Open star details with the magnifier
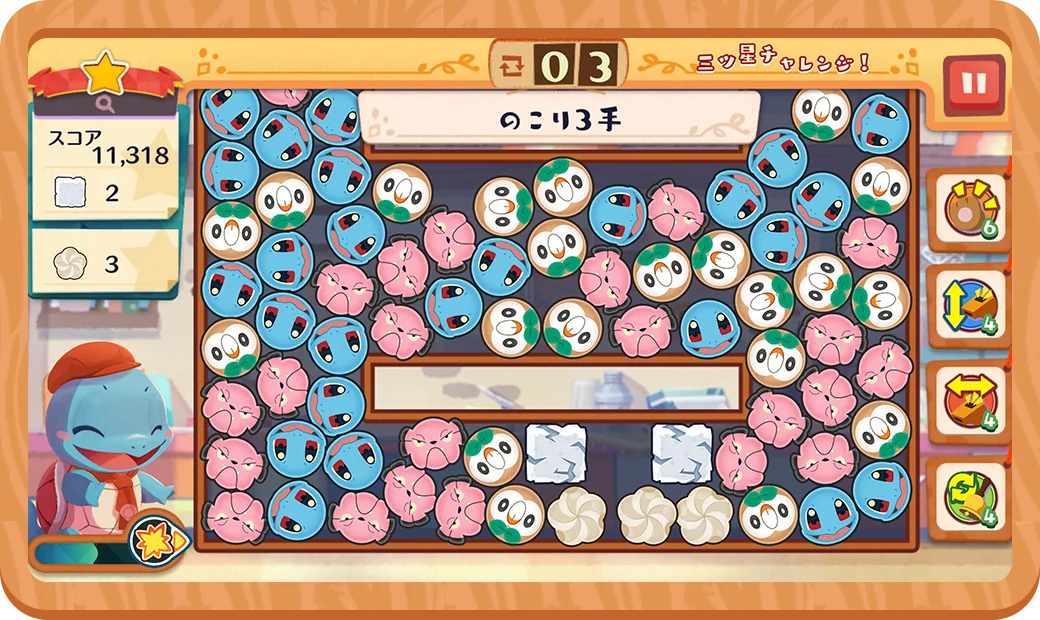This screenshot has width=1040, height=620. pyautogui.click(x=106, y=101)
